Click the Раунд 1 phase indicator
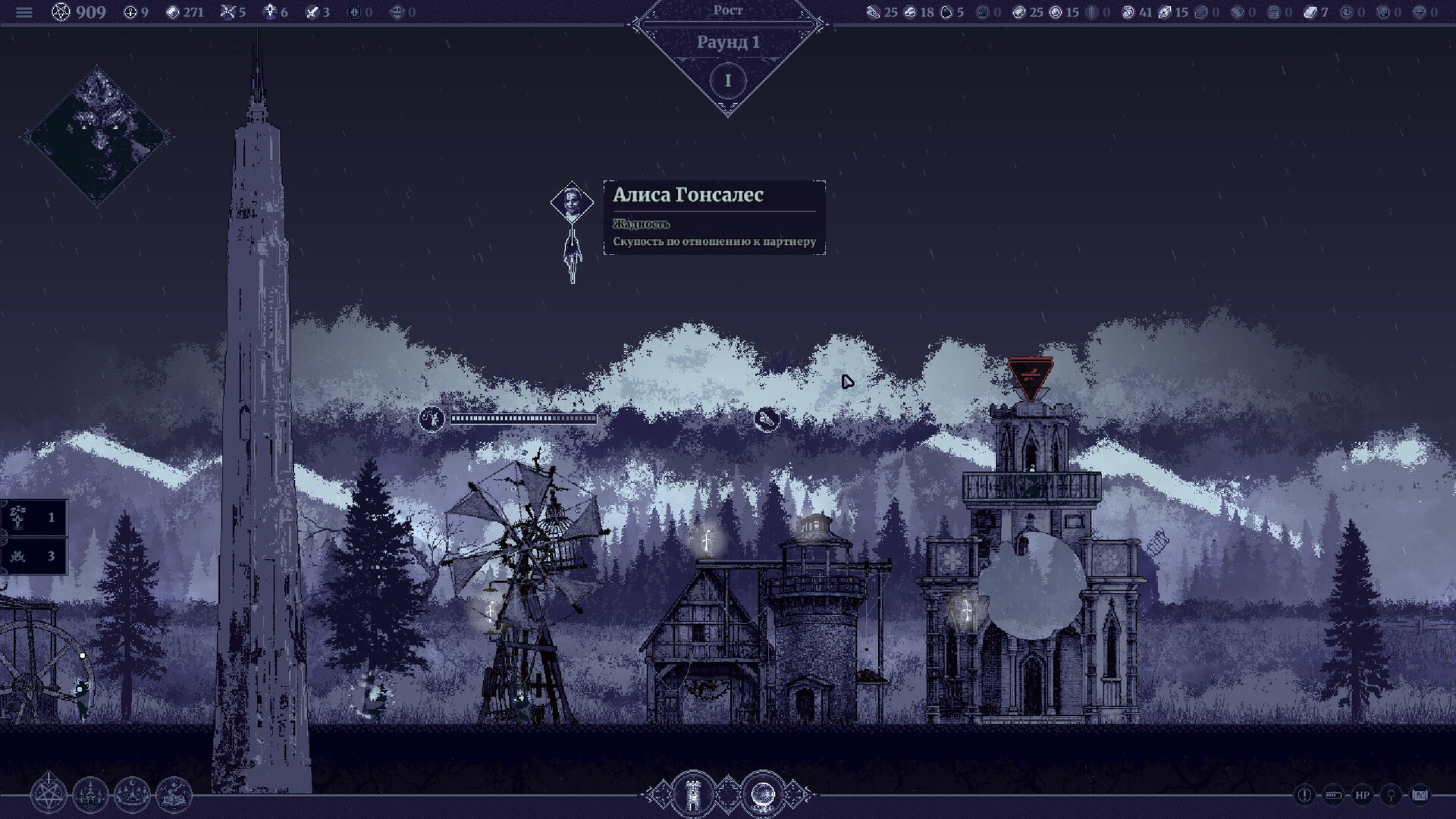Screen dimensions: 1456x819 click(728, 42)
